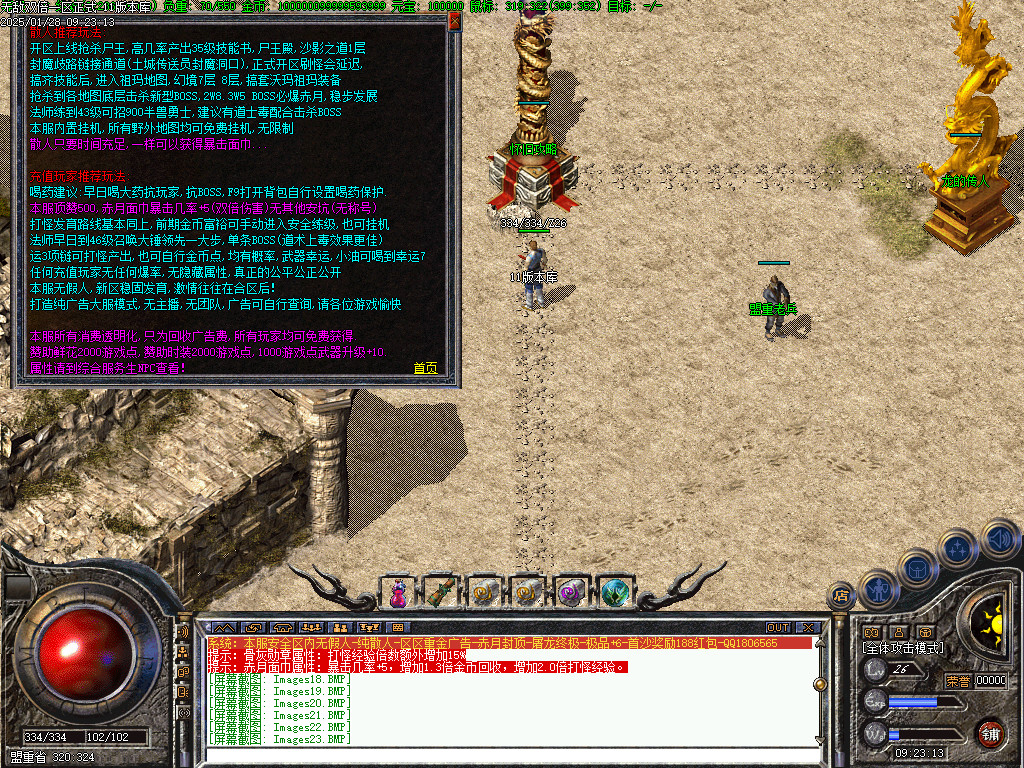Screen dimensions: 1024x768
Task: Open the bag round button
Action: (x=915, y=569)
